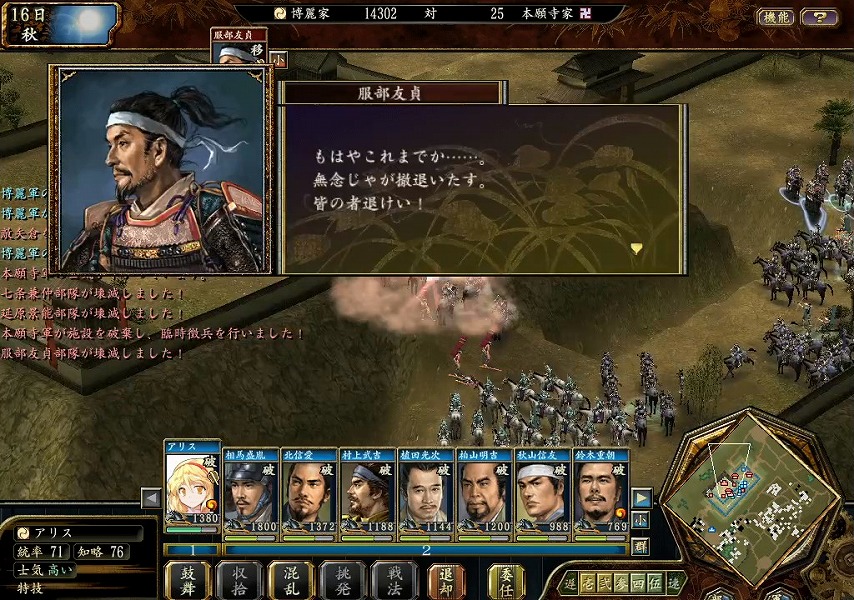This screenshot has height=600, width=854.
Task: Choose the 委任 delegate command
Action: coord(507,580)
